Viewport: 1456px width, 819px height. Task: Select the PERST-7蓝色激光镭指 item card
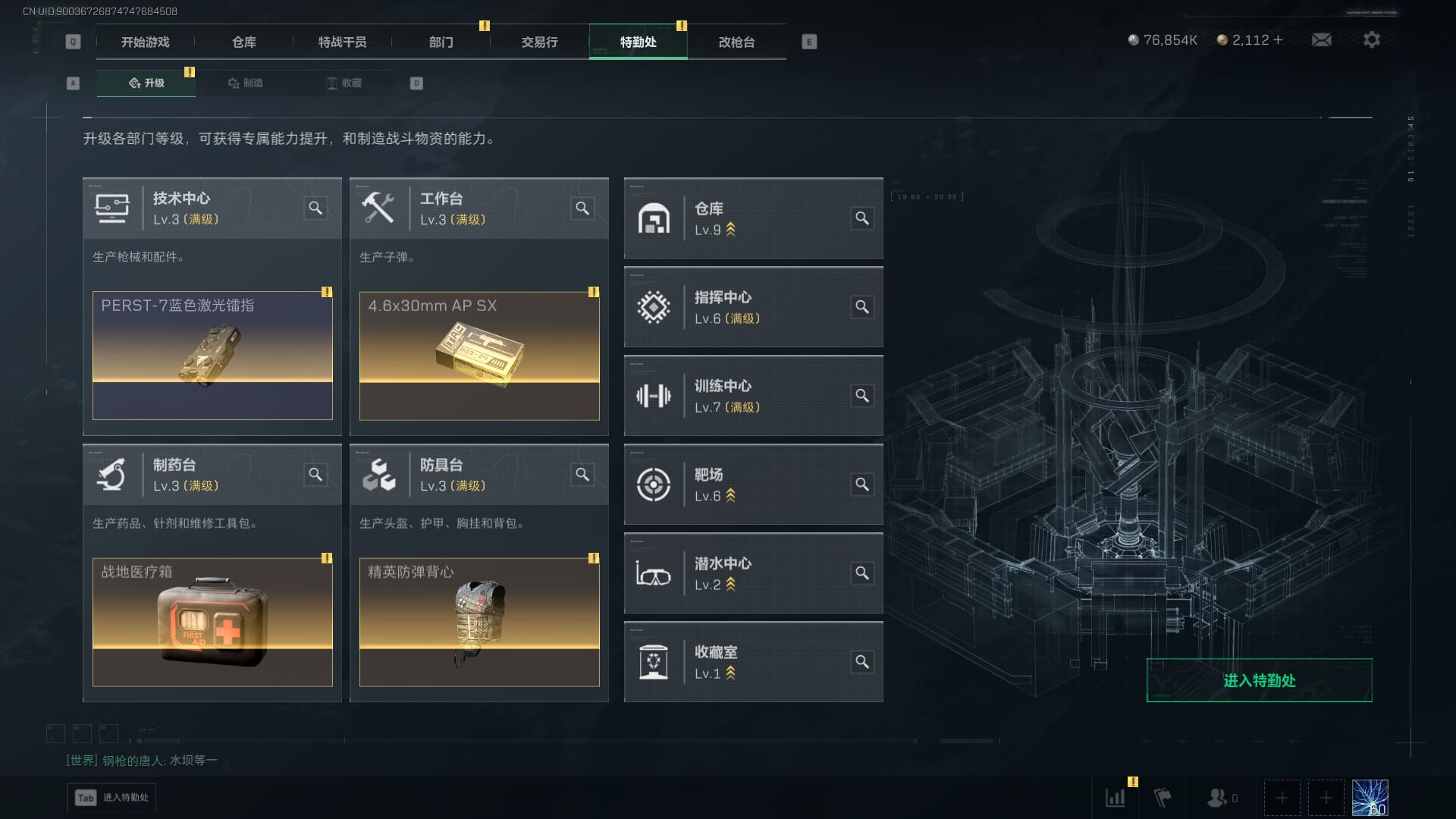(212, 356)
